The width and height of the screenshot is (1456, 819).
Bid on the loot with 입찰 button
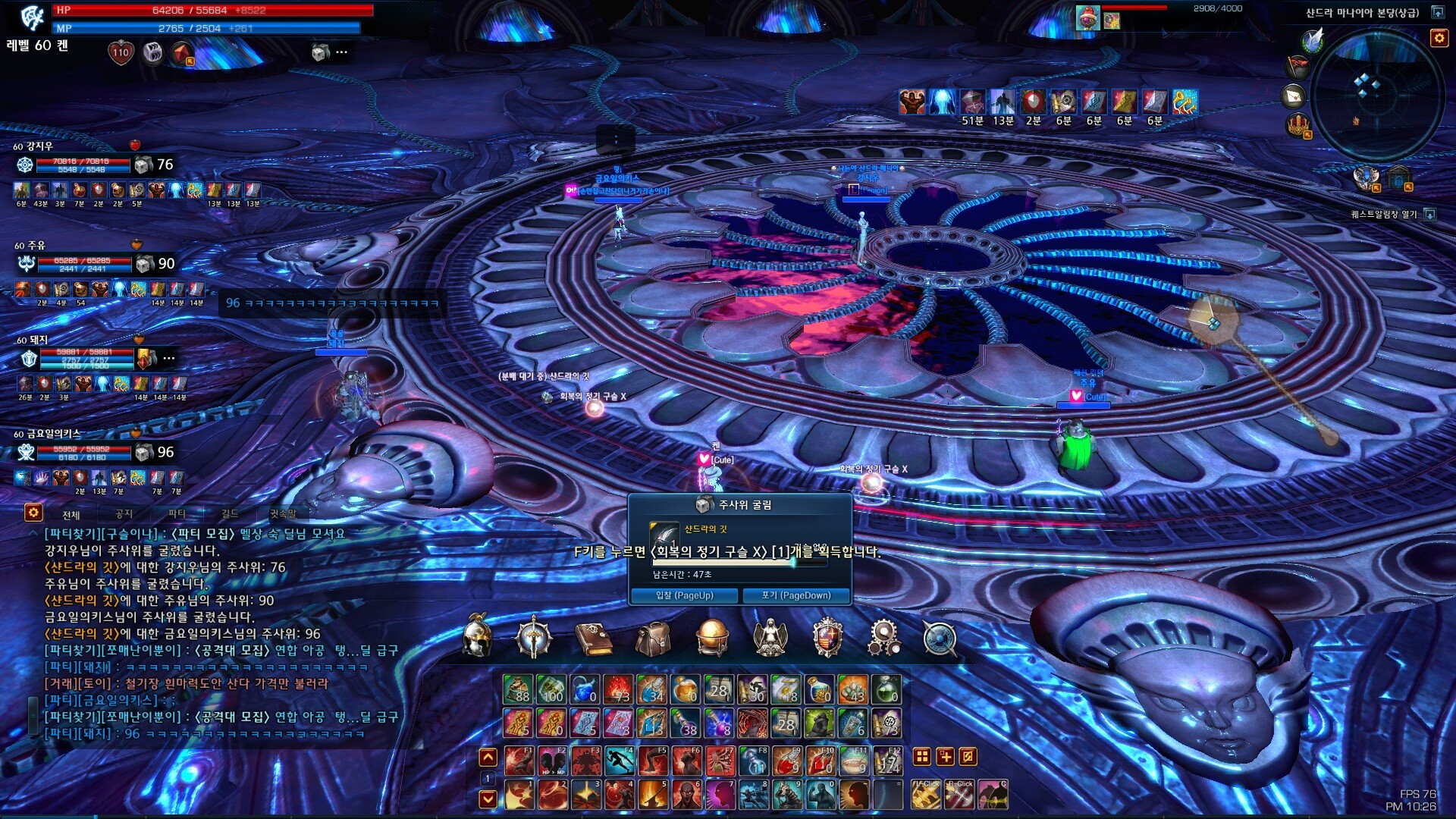click(x=684, y=595)
